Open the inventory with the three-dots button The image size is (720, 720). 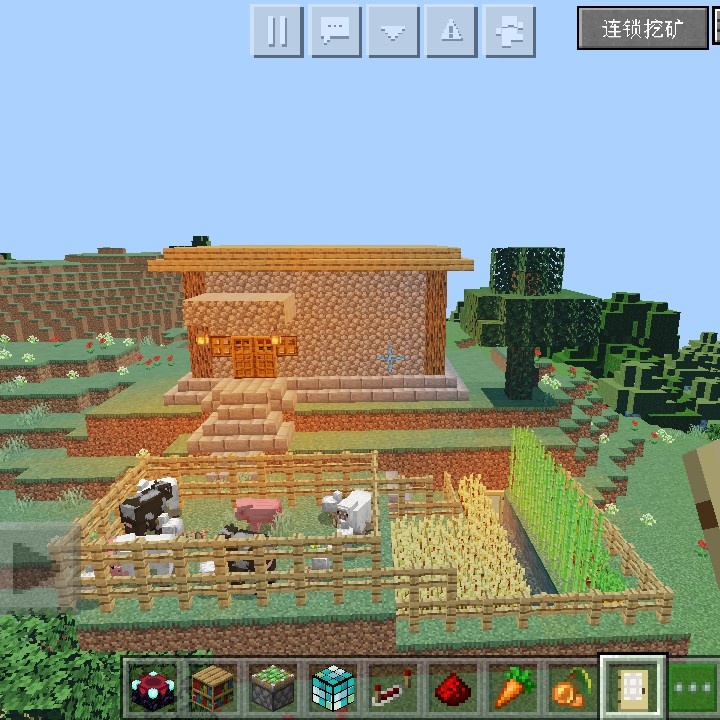(x=692, y=688)
